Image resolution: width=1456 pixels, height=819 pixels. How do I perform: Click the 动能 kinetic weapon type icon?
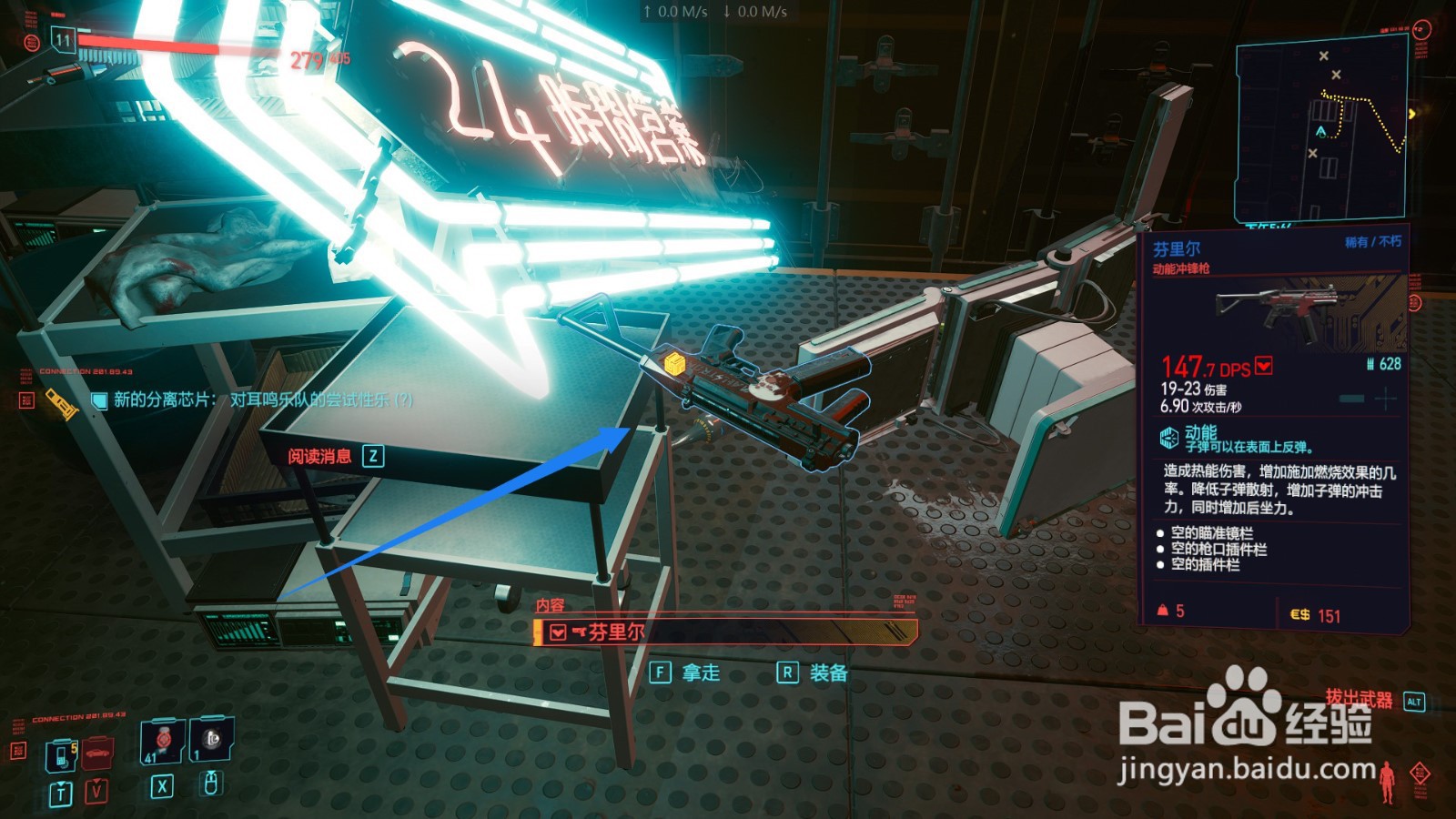click(x=1168, y=438)
